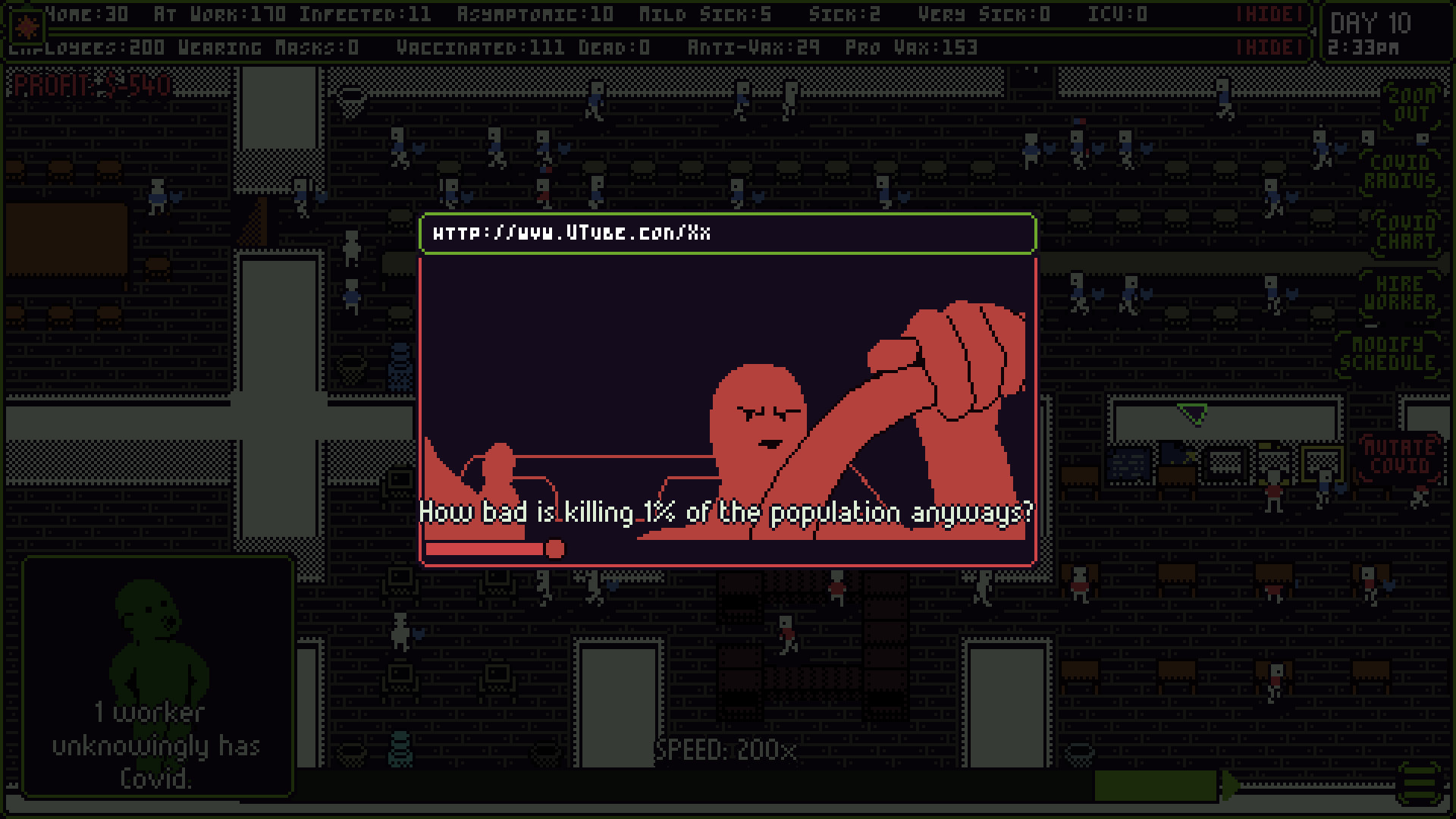This screenshot has height=819, width=1456.
Task: Click the UTube.com URL bar above the video
Action: click(728, 234)
